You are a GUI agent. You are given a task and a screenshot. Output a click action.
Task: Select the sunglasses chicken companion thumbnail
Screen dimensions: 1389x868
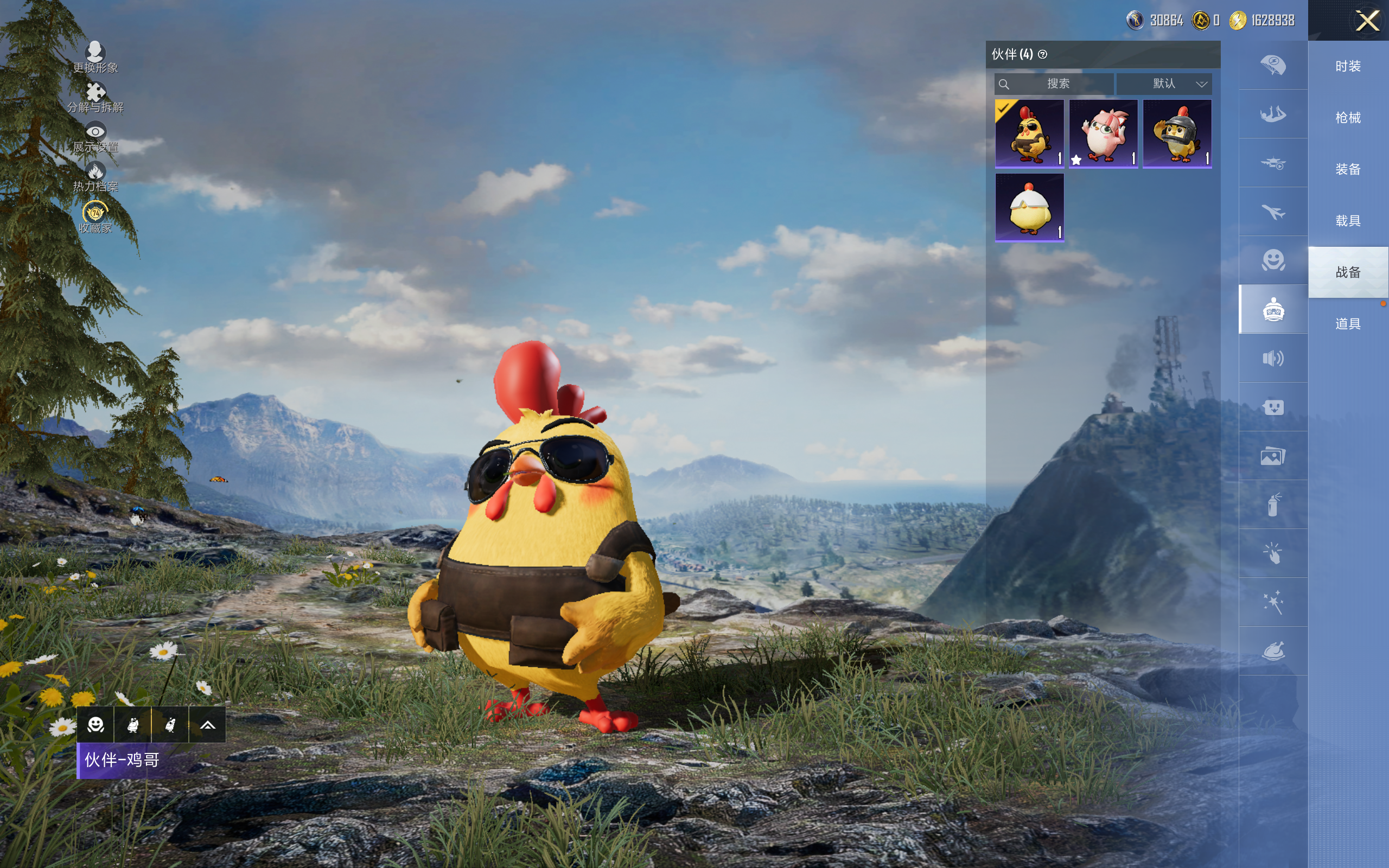click(1029, 134)
